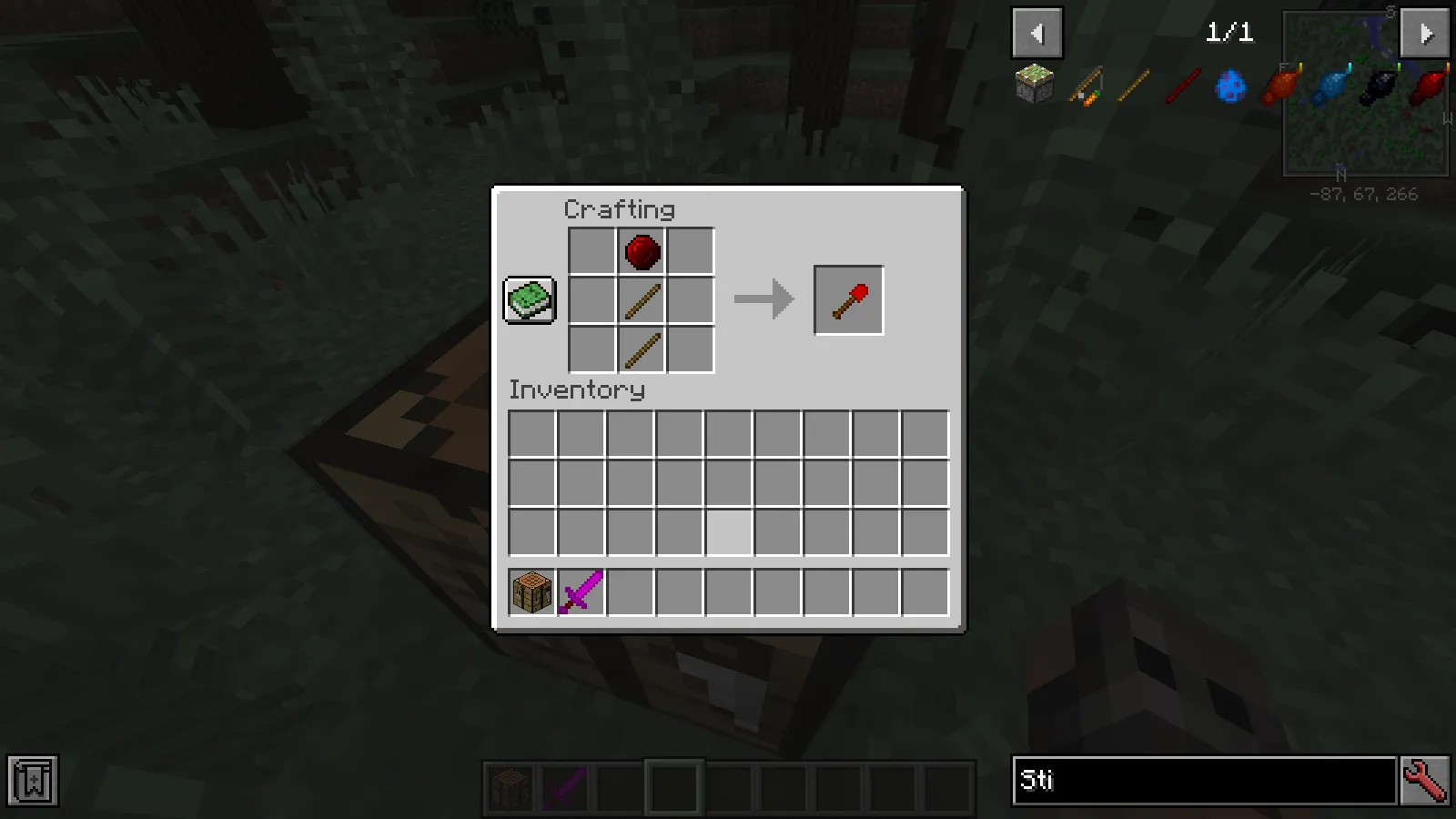The image size is (1456, 819).
Task: Go to the next JEI item page
Action: 1424,33
